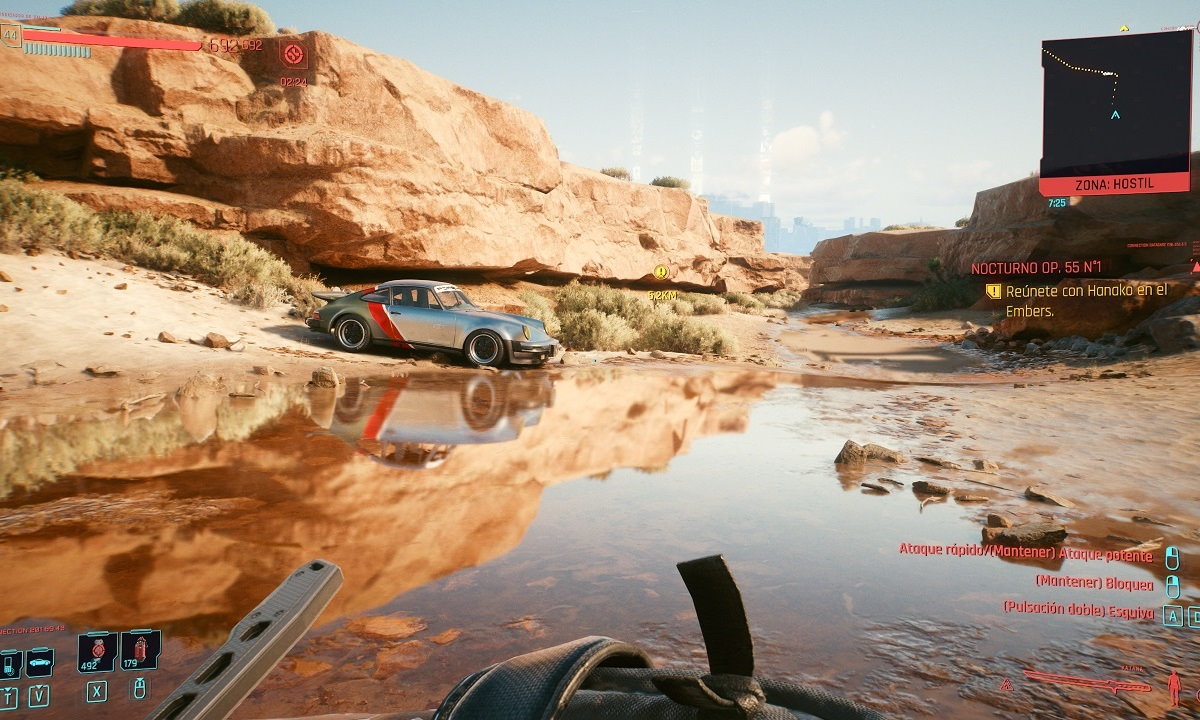
Task: Use the healing inhaler slot with 492
Action: click(97, 651)
